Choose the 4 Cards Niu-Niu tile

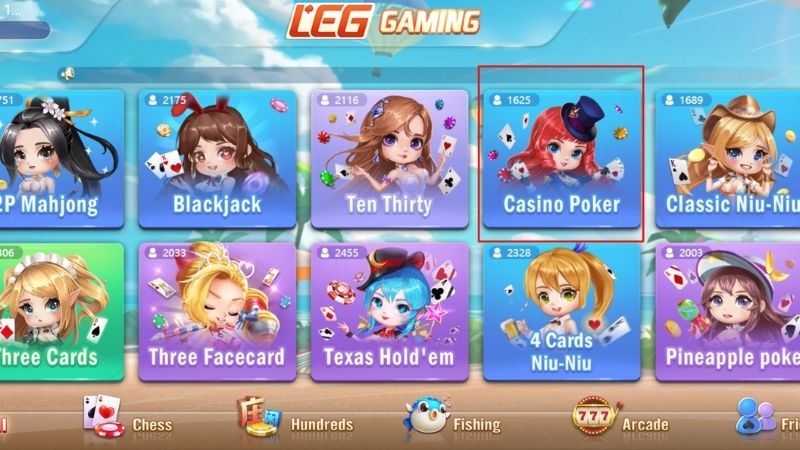561,312
